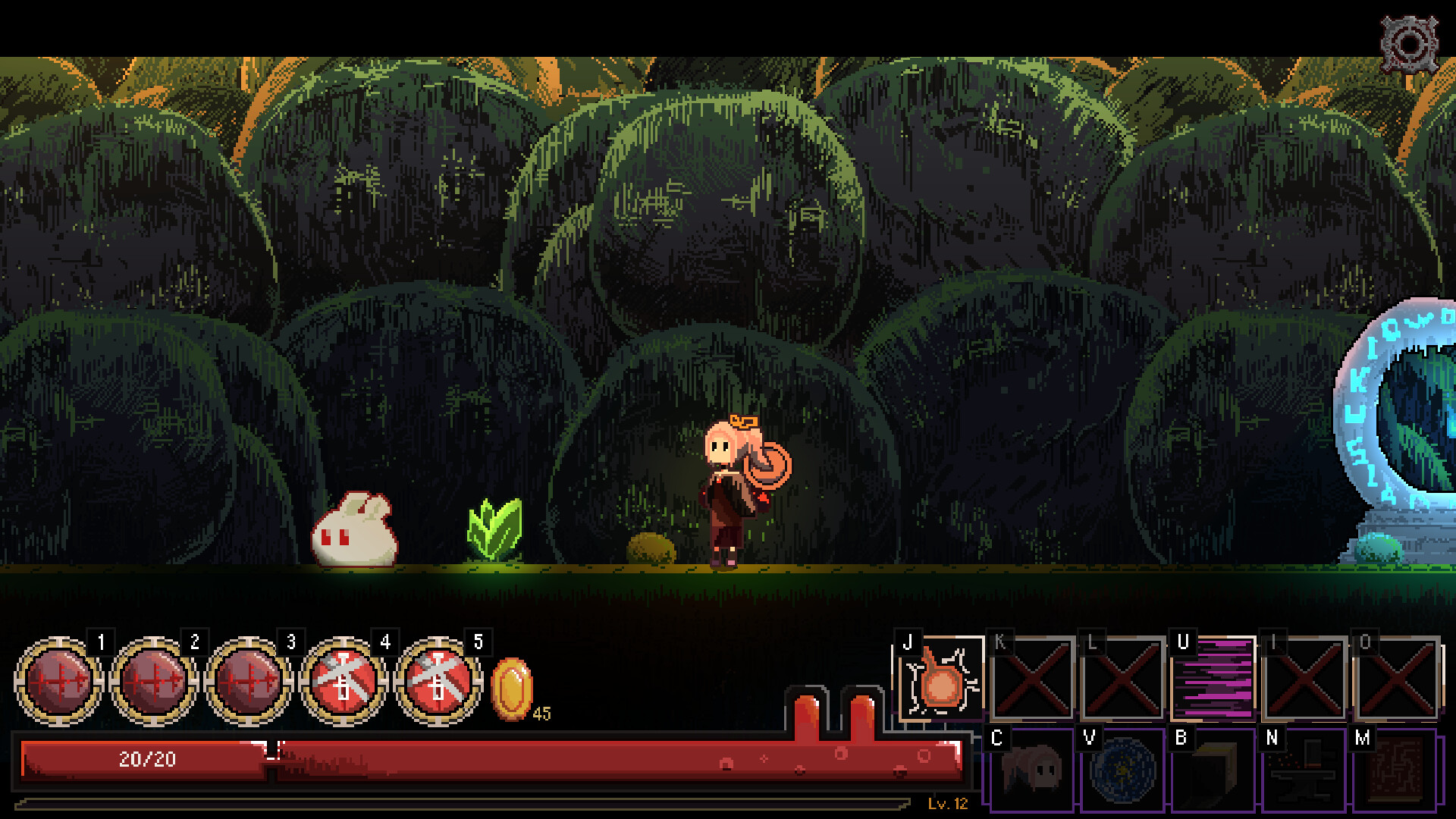Use the pickaxe item in slot 5
The image size is (1456, 819).
pos(438,682)
